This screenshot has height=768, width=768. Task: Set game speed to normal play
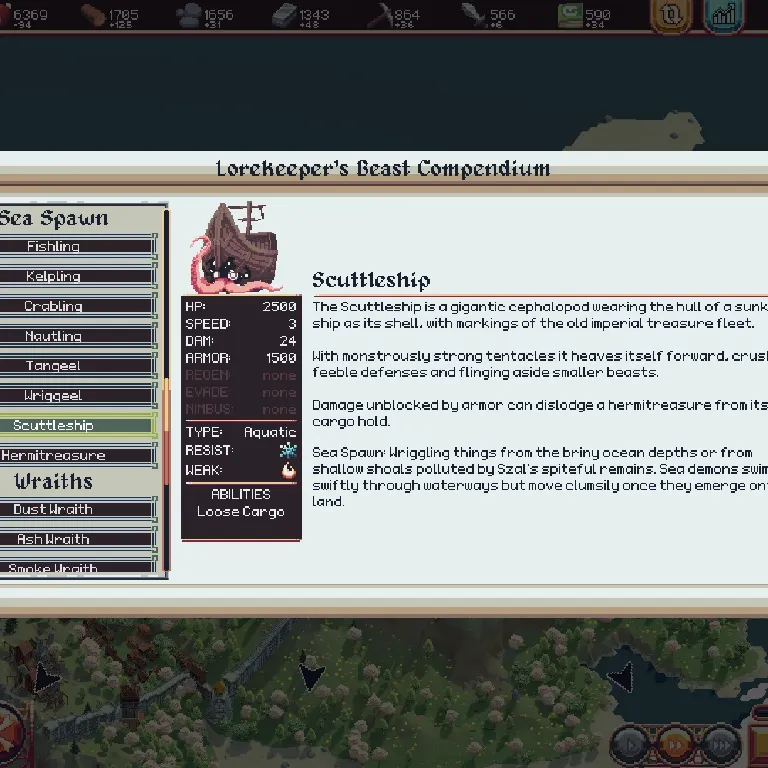point(629,745)
